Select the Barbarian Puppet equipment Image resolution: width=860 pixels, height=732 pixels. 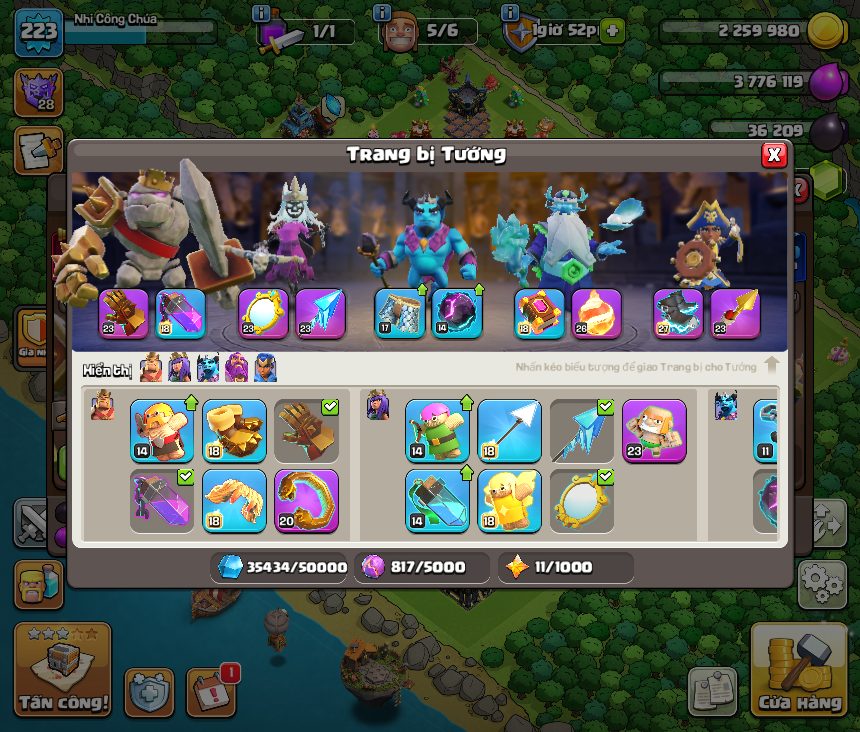tap(161, 431)
